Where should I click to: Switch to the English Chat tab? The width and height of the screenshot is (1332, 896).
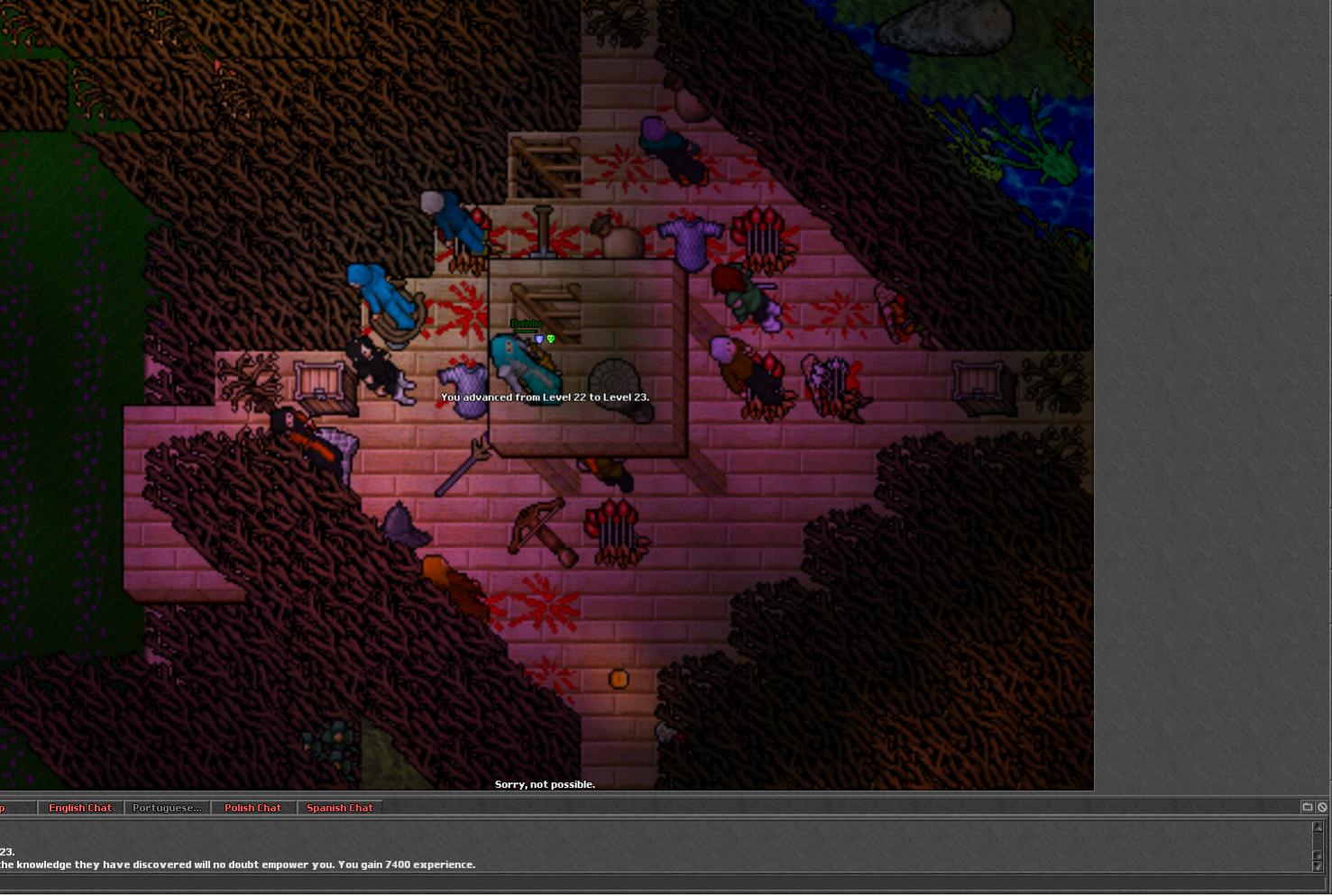(80, 808)
